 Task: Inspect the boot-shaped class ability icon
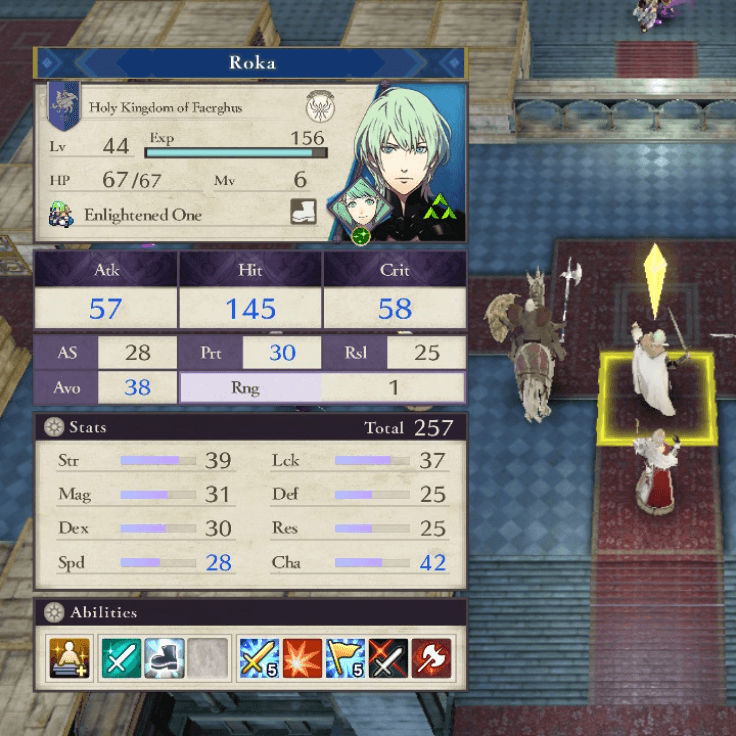(x=163, y=658)
